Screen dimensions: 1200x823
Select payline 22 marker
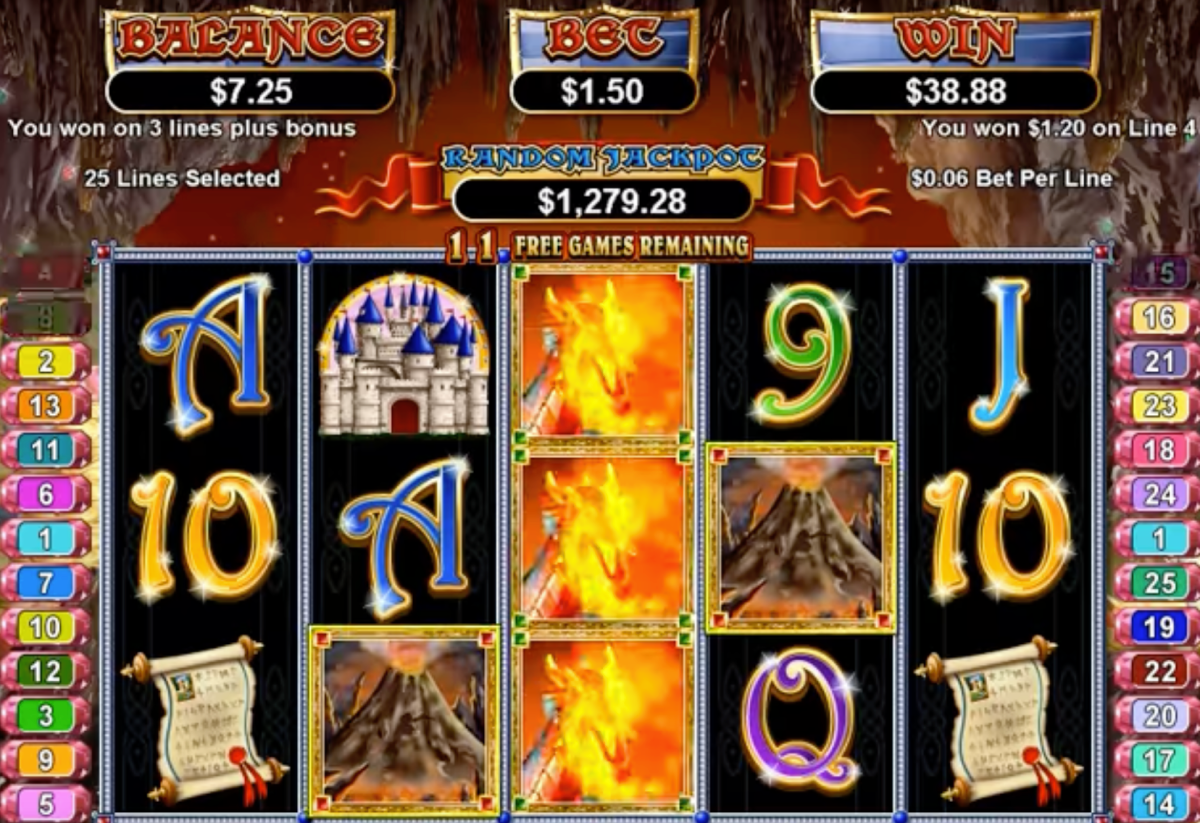point(1158,671)
